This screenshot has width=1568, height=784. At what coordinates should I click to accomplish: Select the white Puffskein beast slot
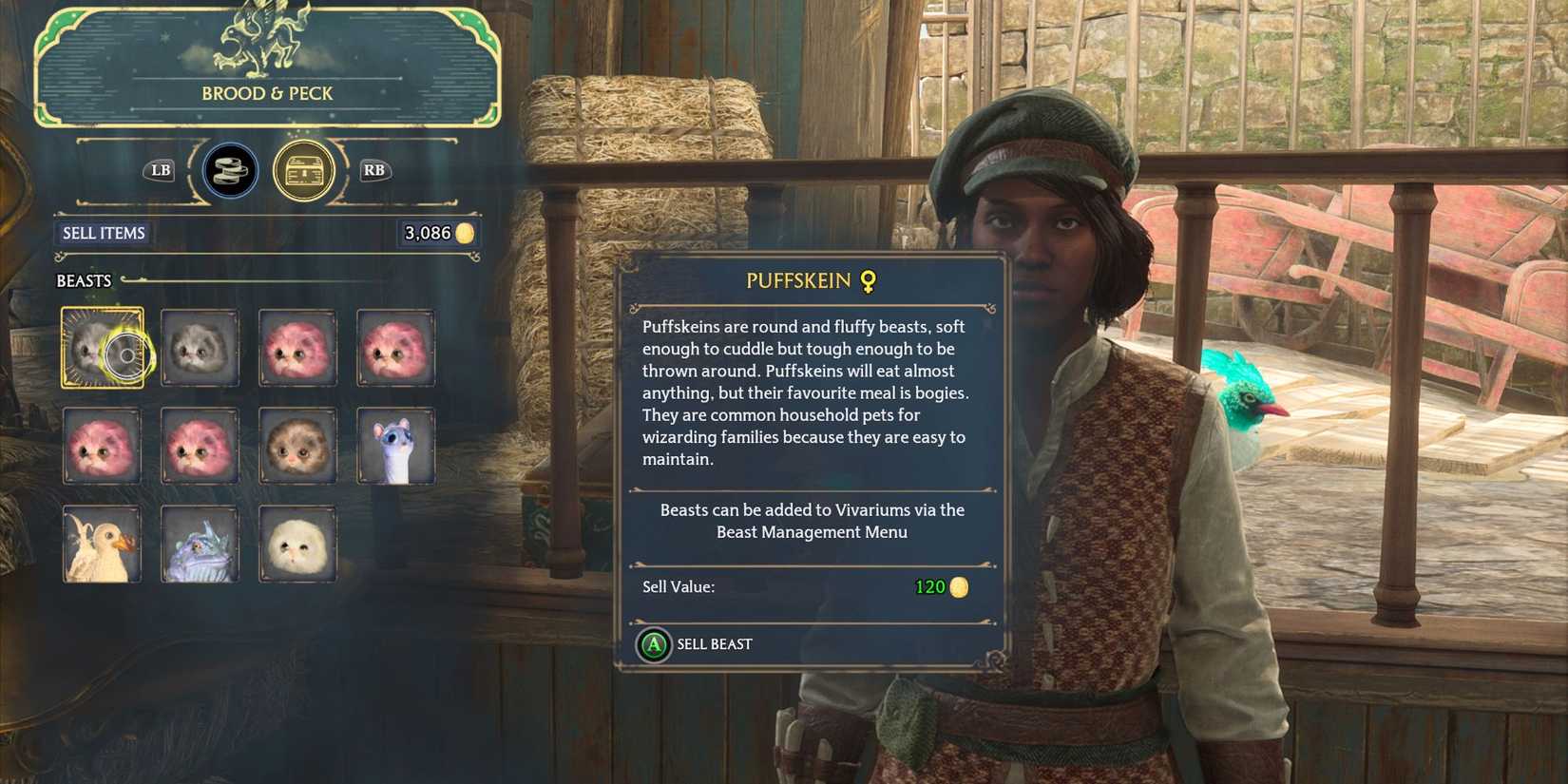[298, 545]
